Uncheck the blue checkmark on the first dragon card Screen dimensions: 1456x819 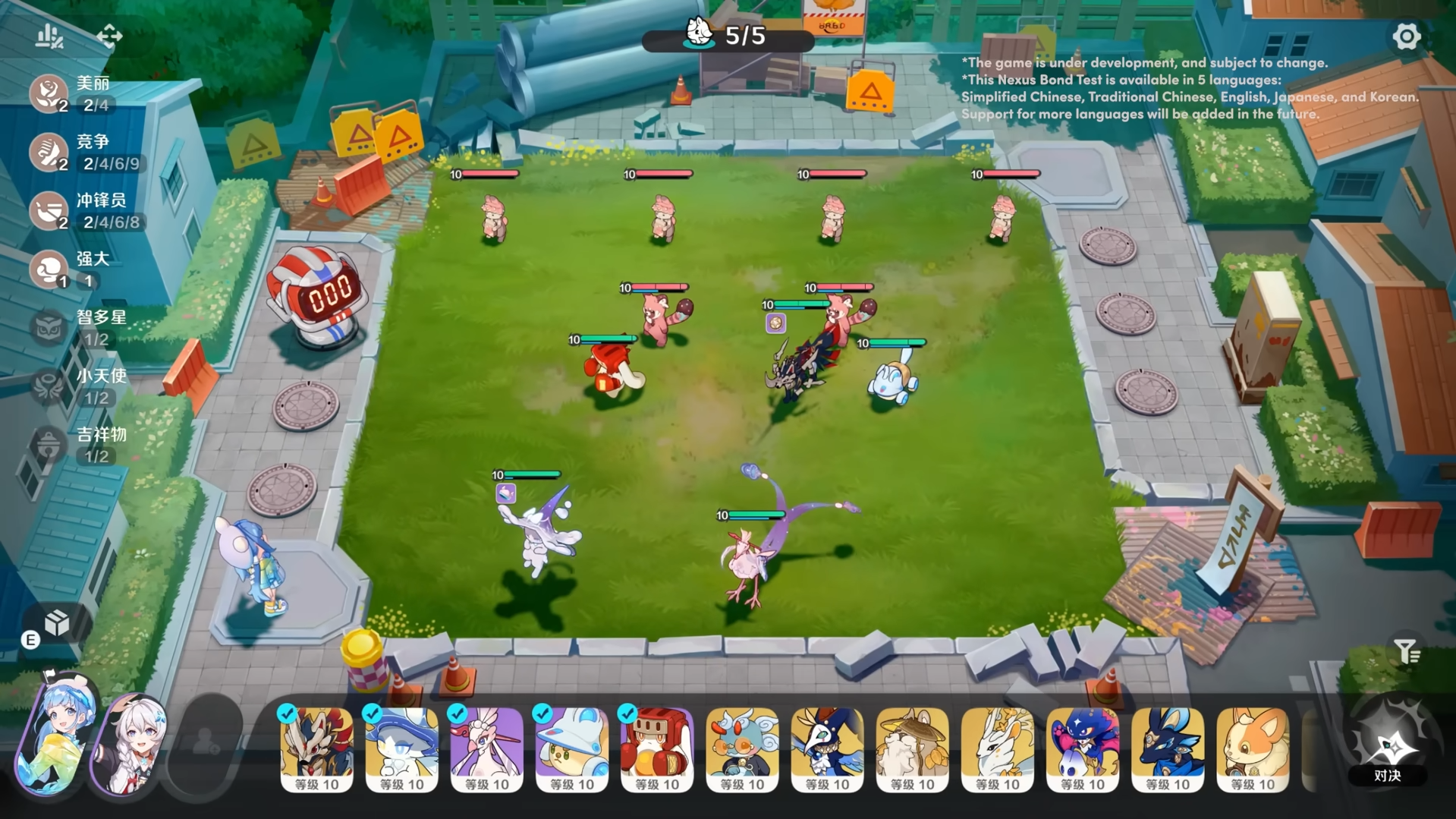[x=286, y=714]
